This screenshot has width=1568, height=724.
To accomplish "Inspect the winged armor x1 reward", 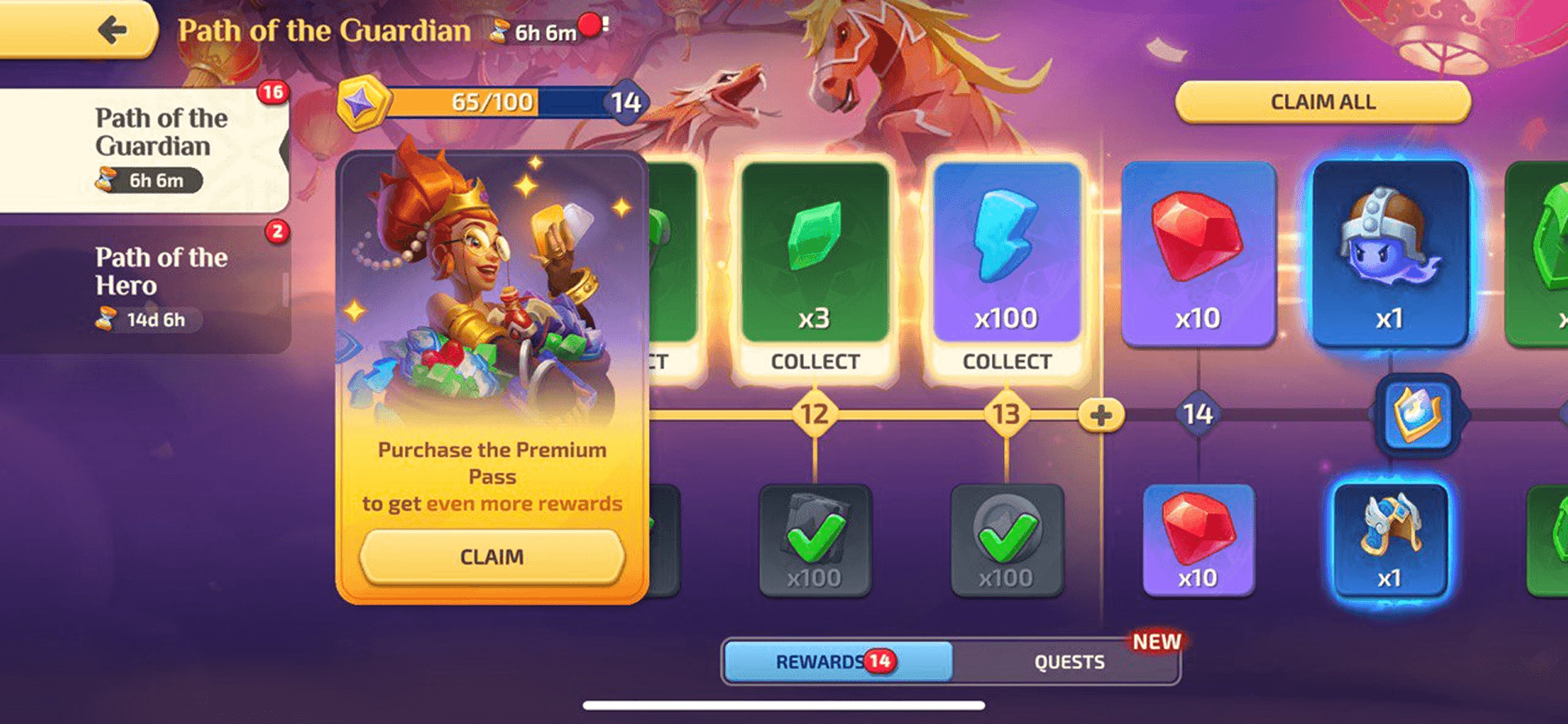I will (1389, 539).
